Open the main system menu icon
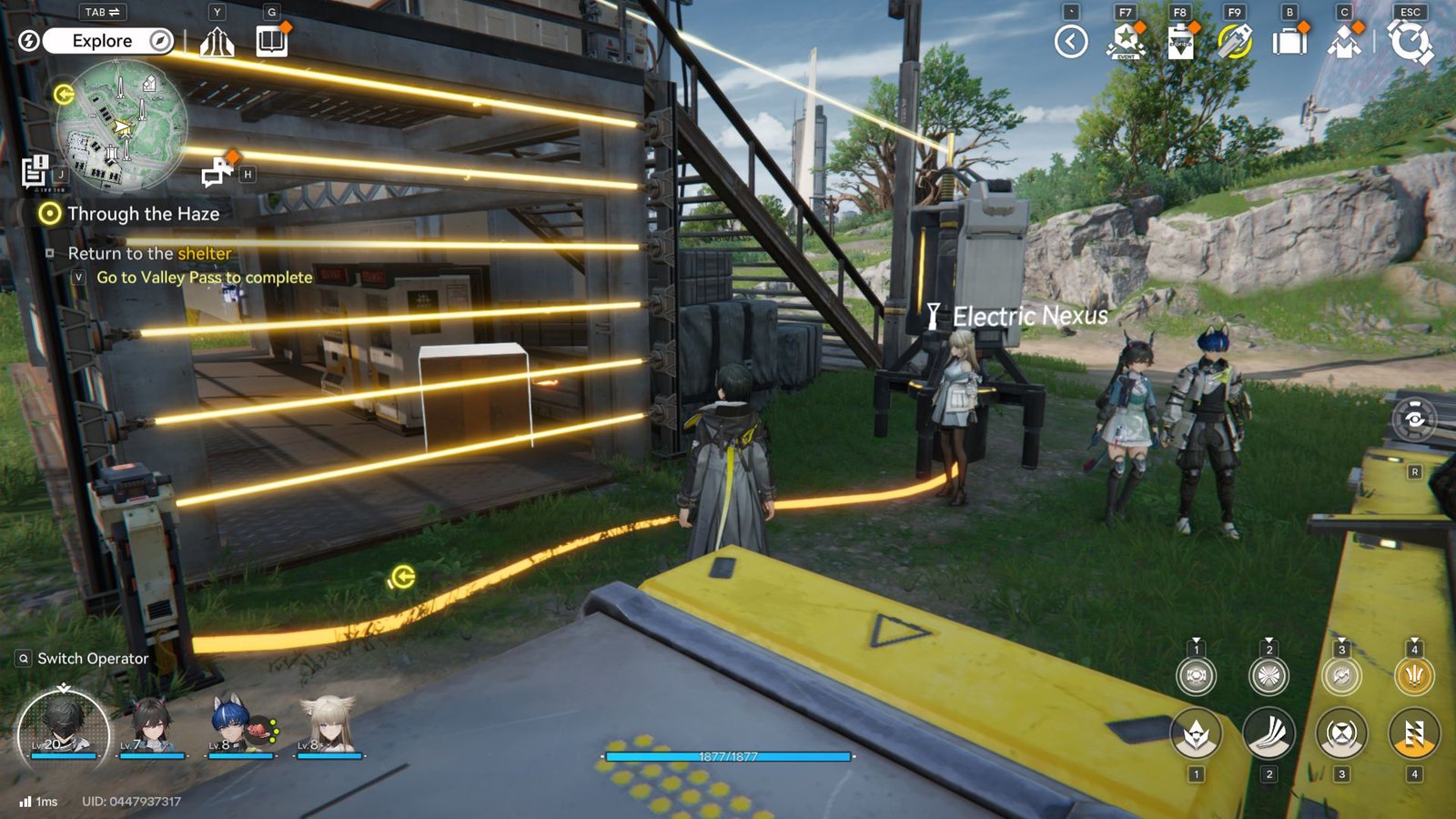 pyautogui.click(x=1410, y=42)
